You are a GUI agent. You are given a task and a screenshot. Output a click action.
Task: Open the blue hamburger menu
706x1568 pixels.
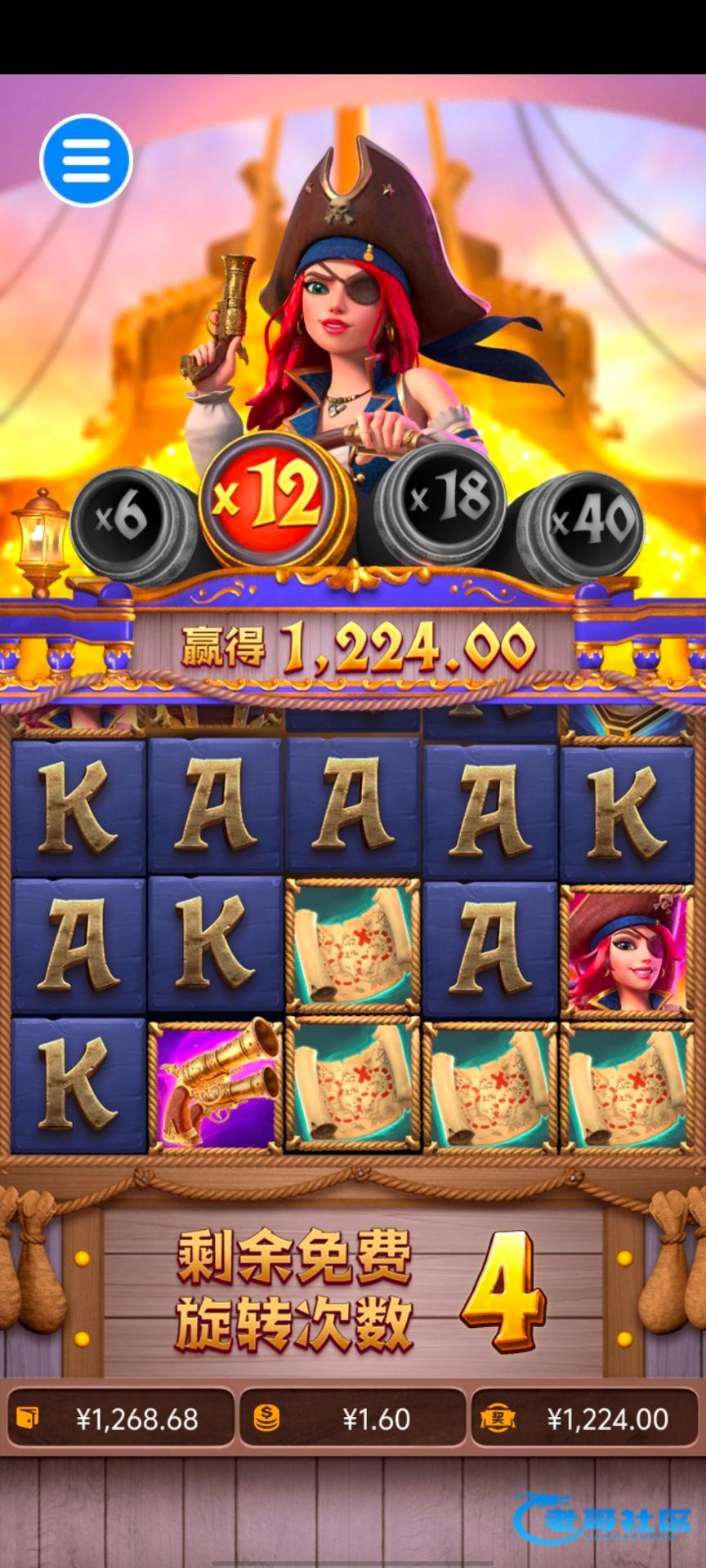86,160
